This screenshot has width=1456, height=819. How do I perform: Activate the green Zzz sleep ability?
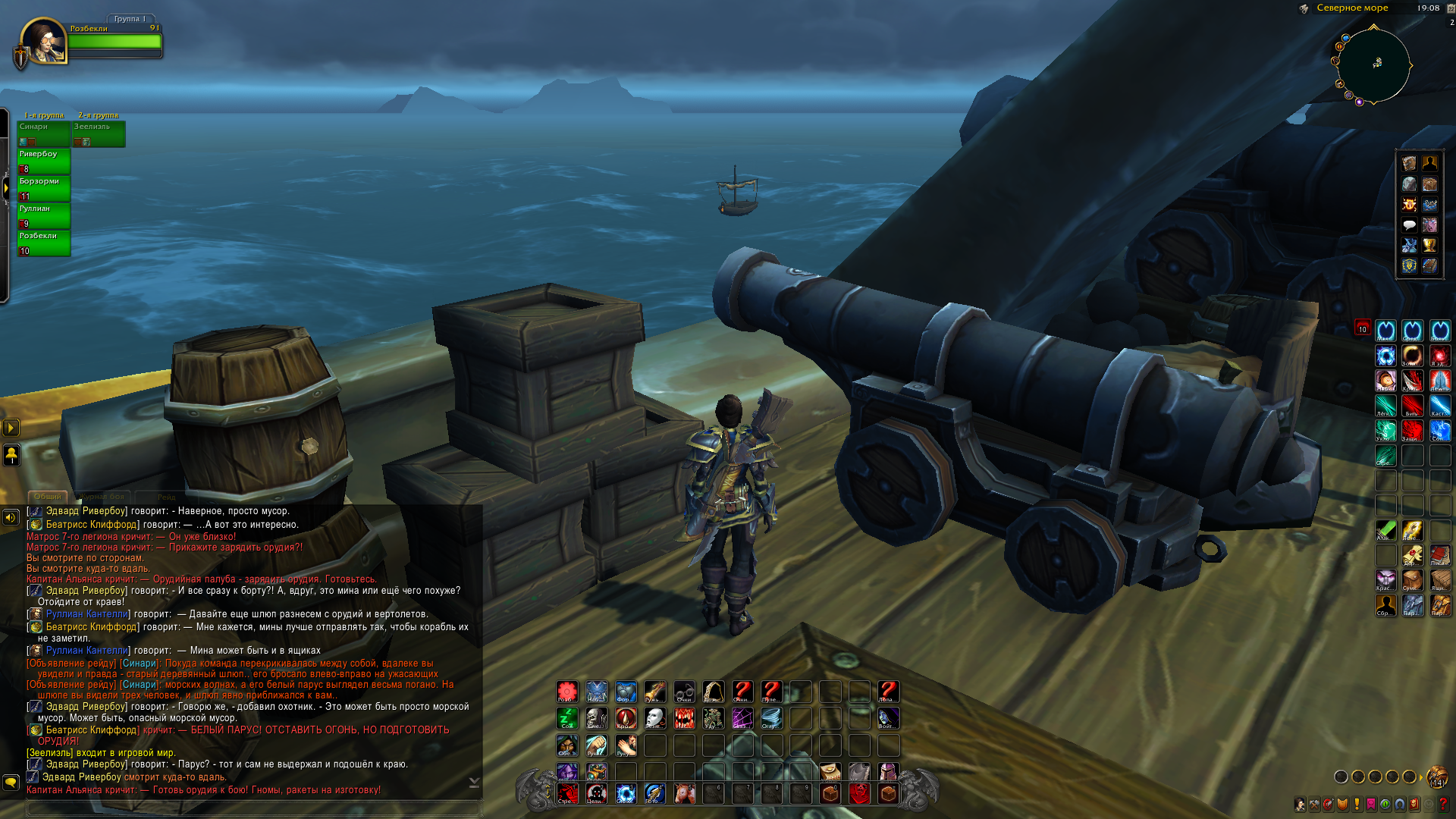(x=567, y=717)
